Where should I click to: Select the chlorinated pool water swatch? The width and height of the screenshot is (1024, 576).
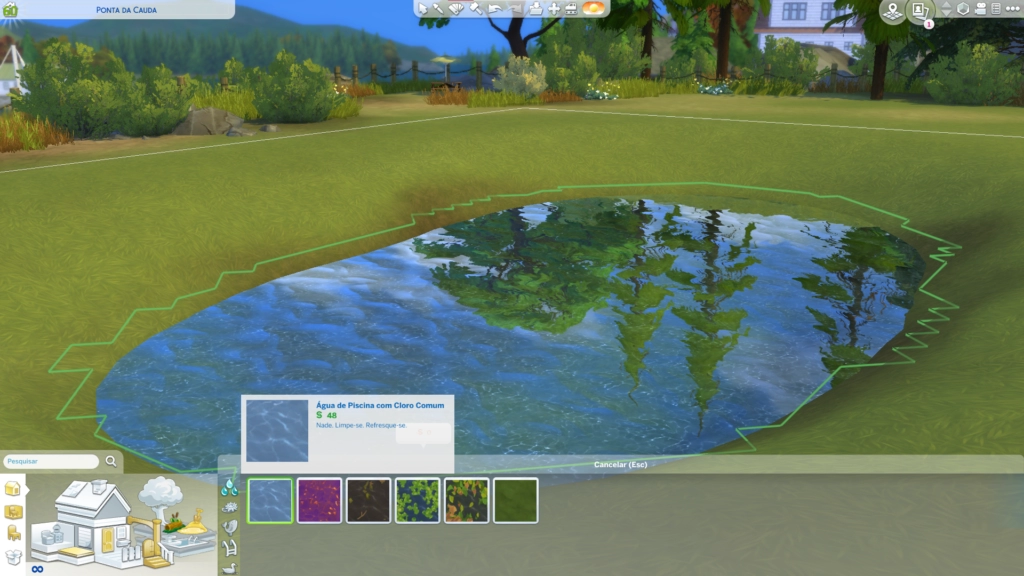(270, 500)
